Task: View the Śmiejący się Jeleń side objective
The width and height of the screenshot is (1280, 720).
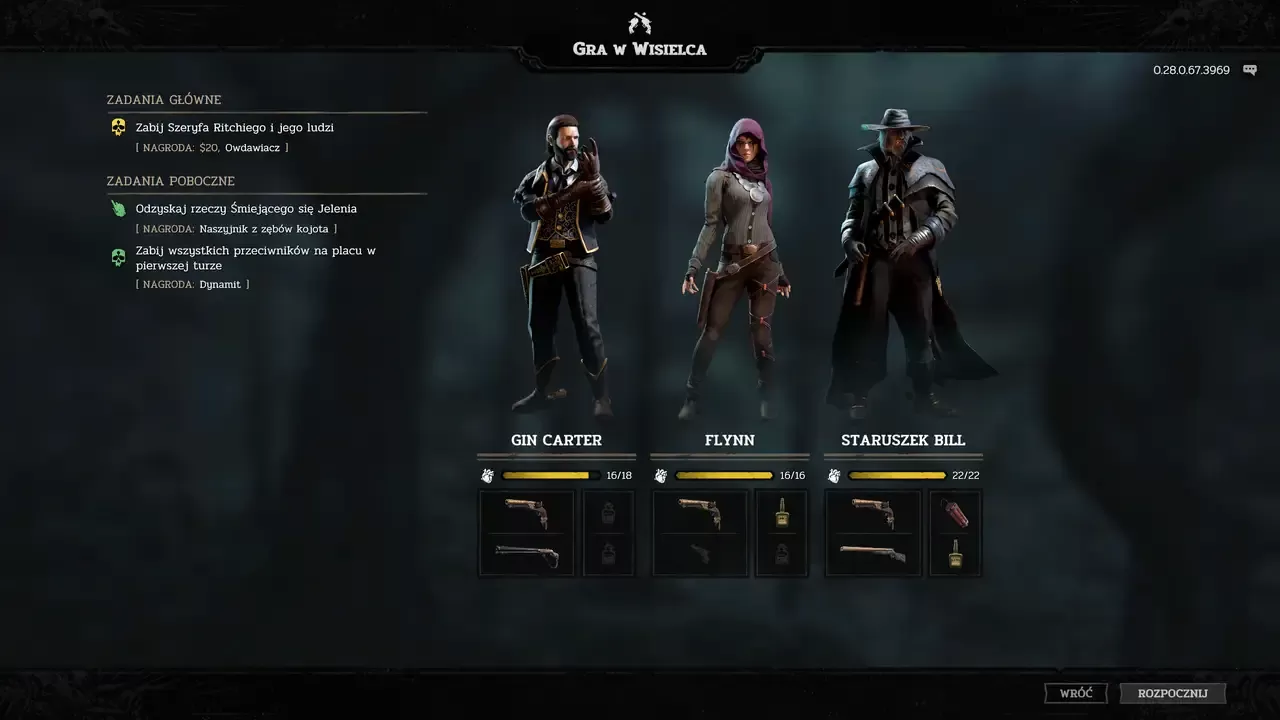Action: pos(246,209)
